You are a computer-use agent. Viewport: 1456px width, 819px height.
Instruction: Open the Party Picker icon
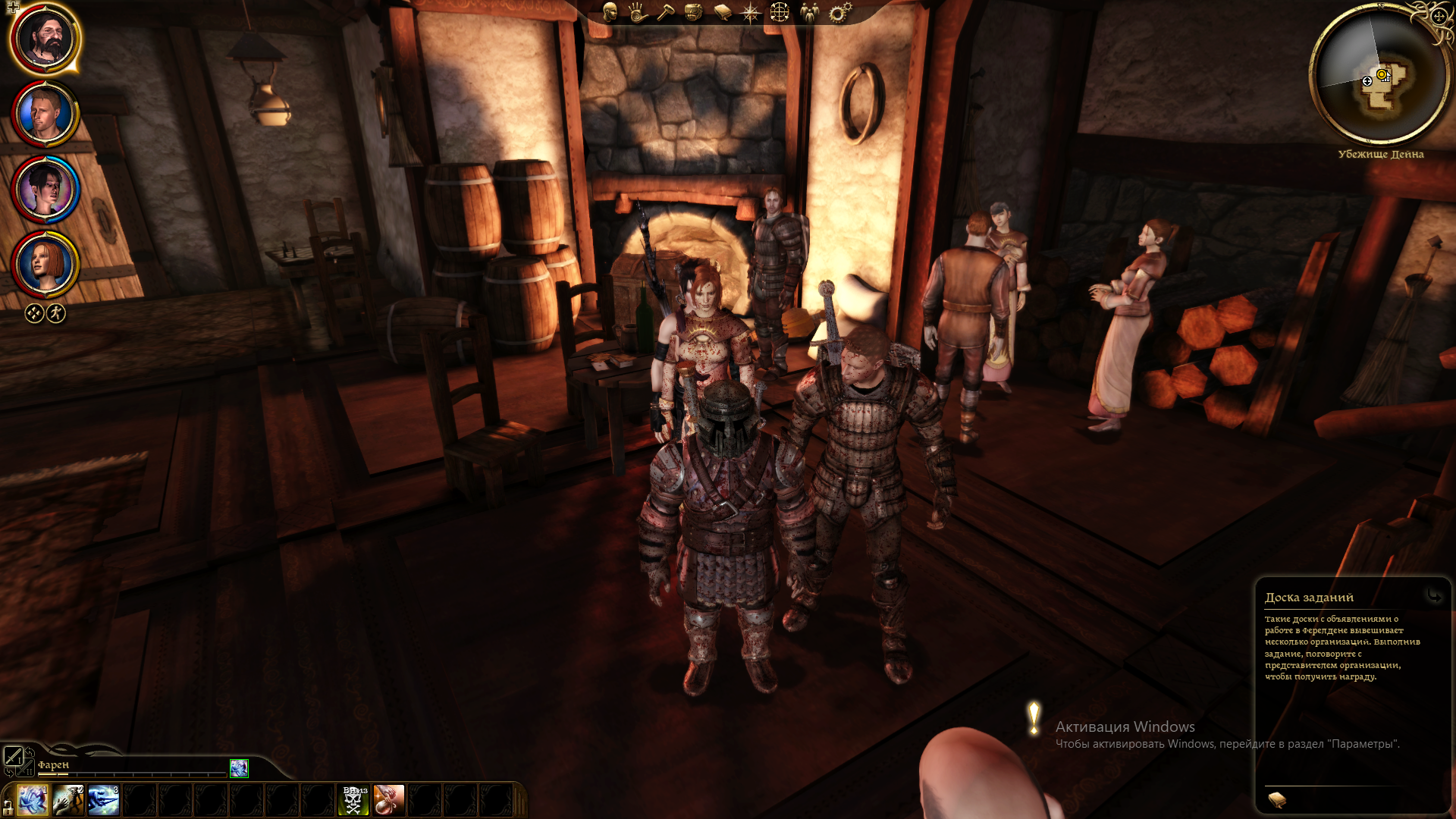(810, 13)
